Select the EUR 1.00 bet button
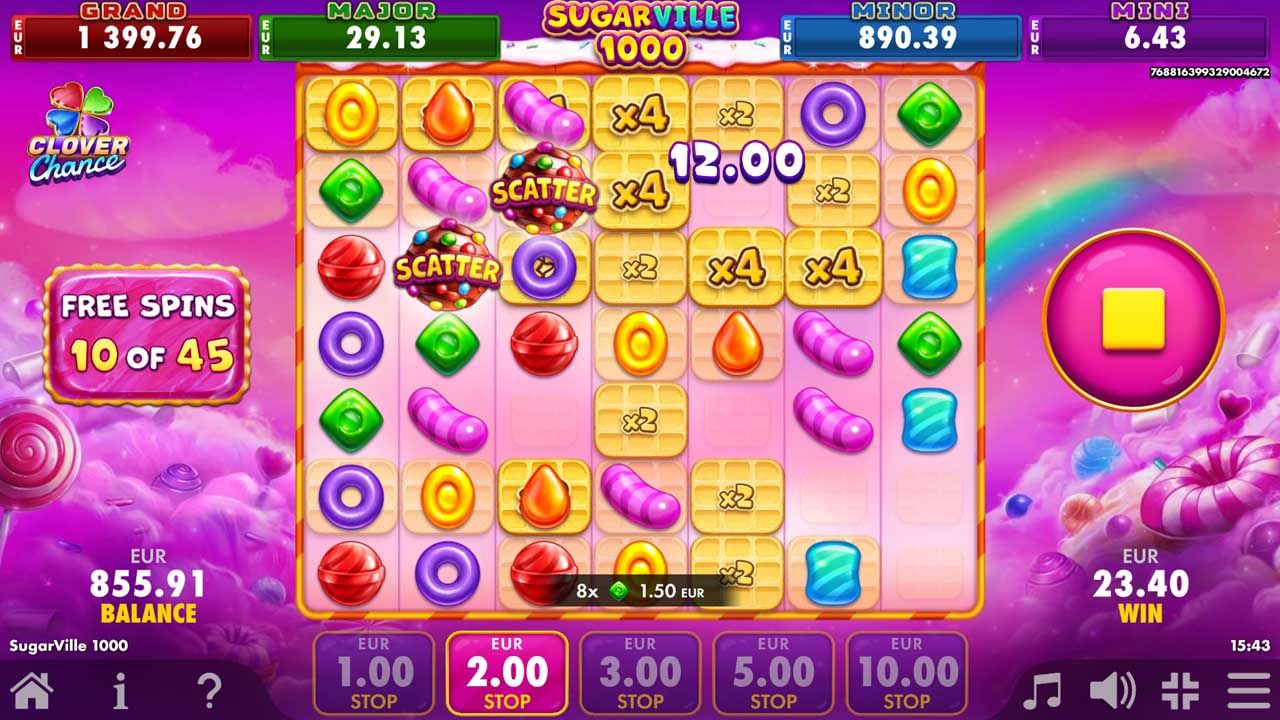The width and height of the screenshot is (1280, 720). click(x=374, y=672)
